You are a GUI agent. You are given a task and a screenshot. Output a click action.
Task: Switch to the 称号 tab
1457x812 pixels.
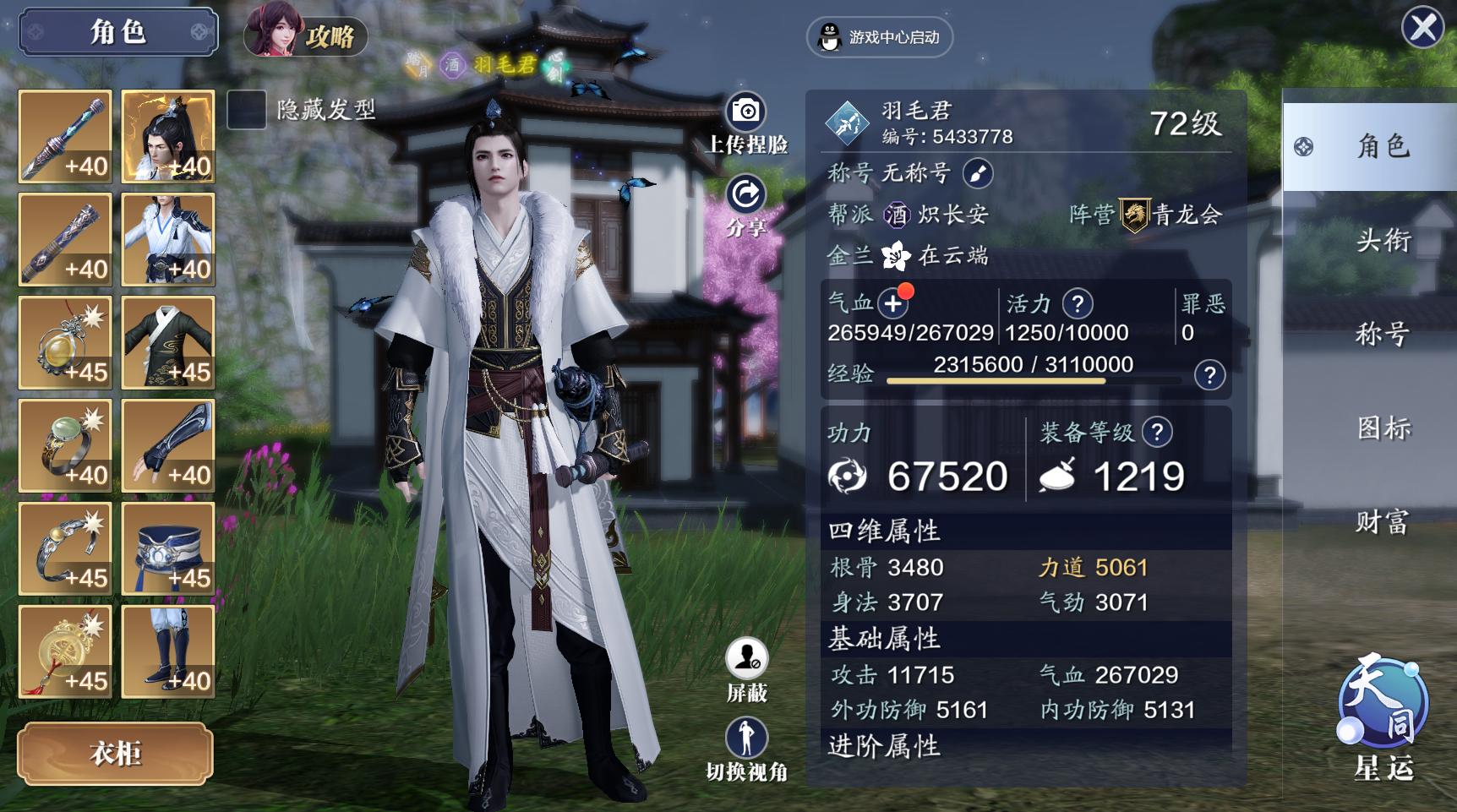(1383, 335)
